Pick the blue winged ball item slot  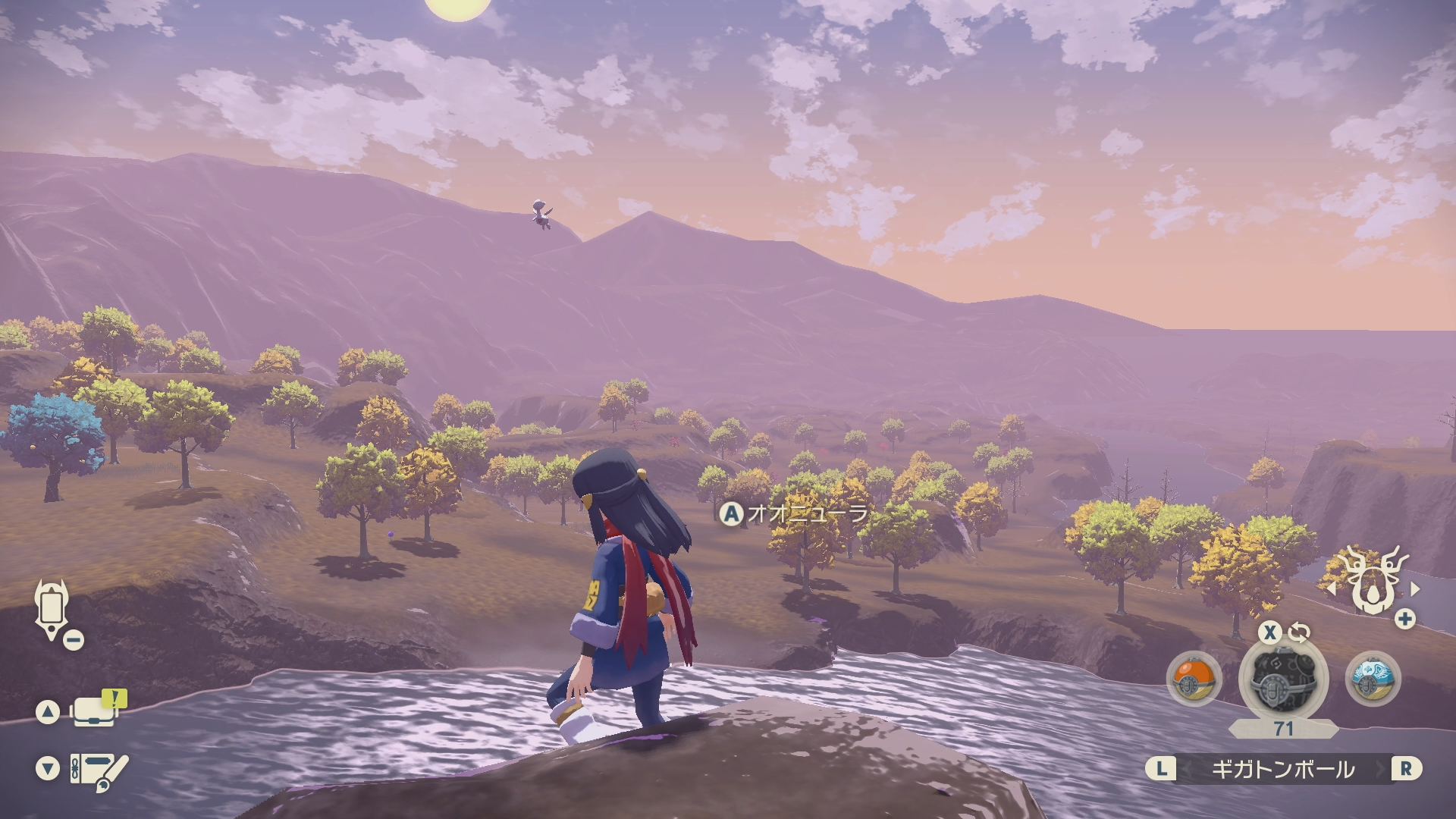(x=1373, y=678)
